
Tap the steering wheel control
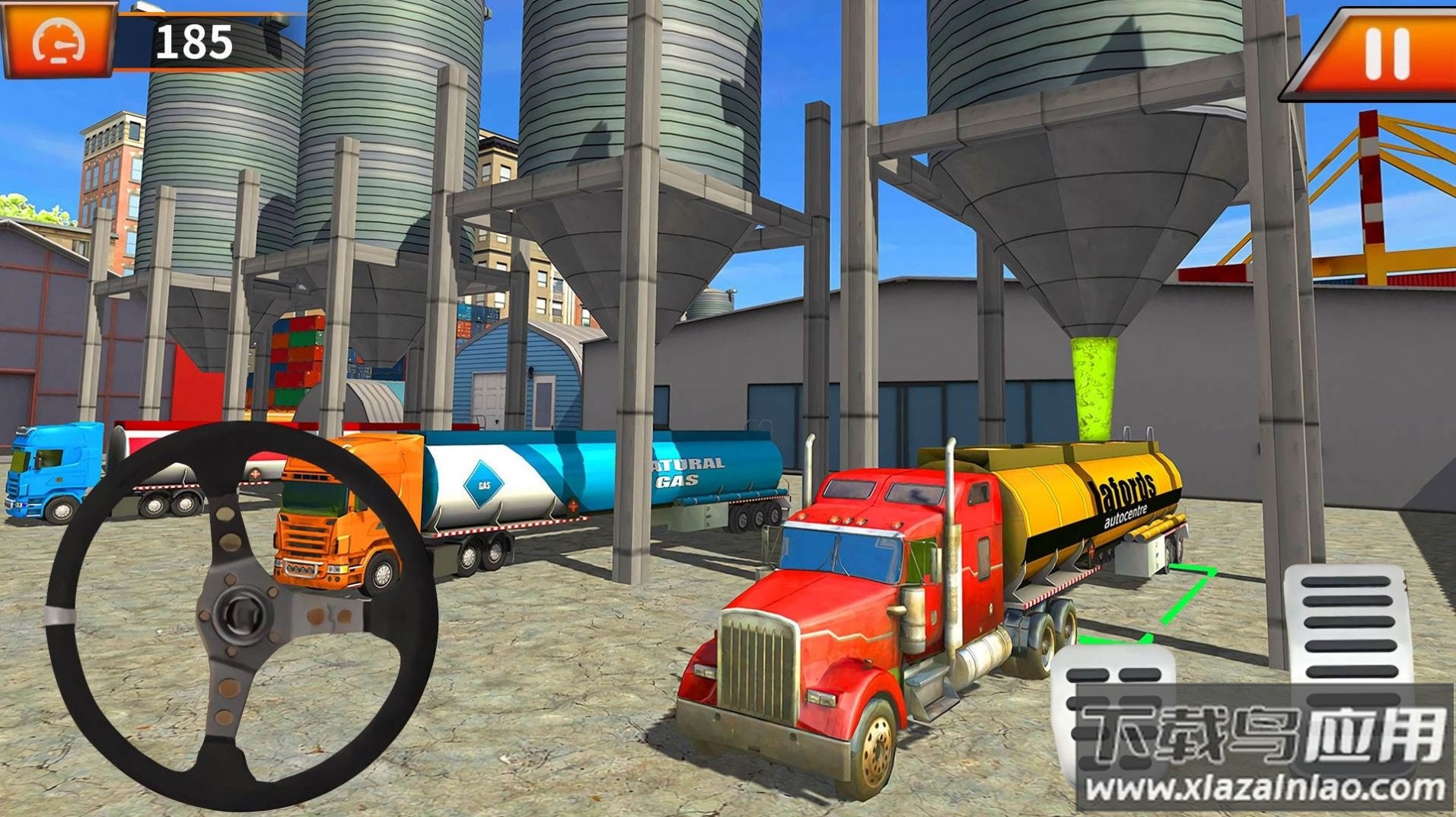(241, 613)
